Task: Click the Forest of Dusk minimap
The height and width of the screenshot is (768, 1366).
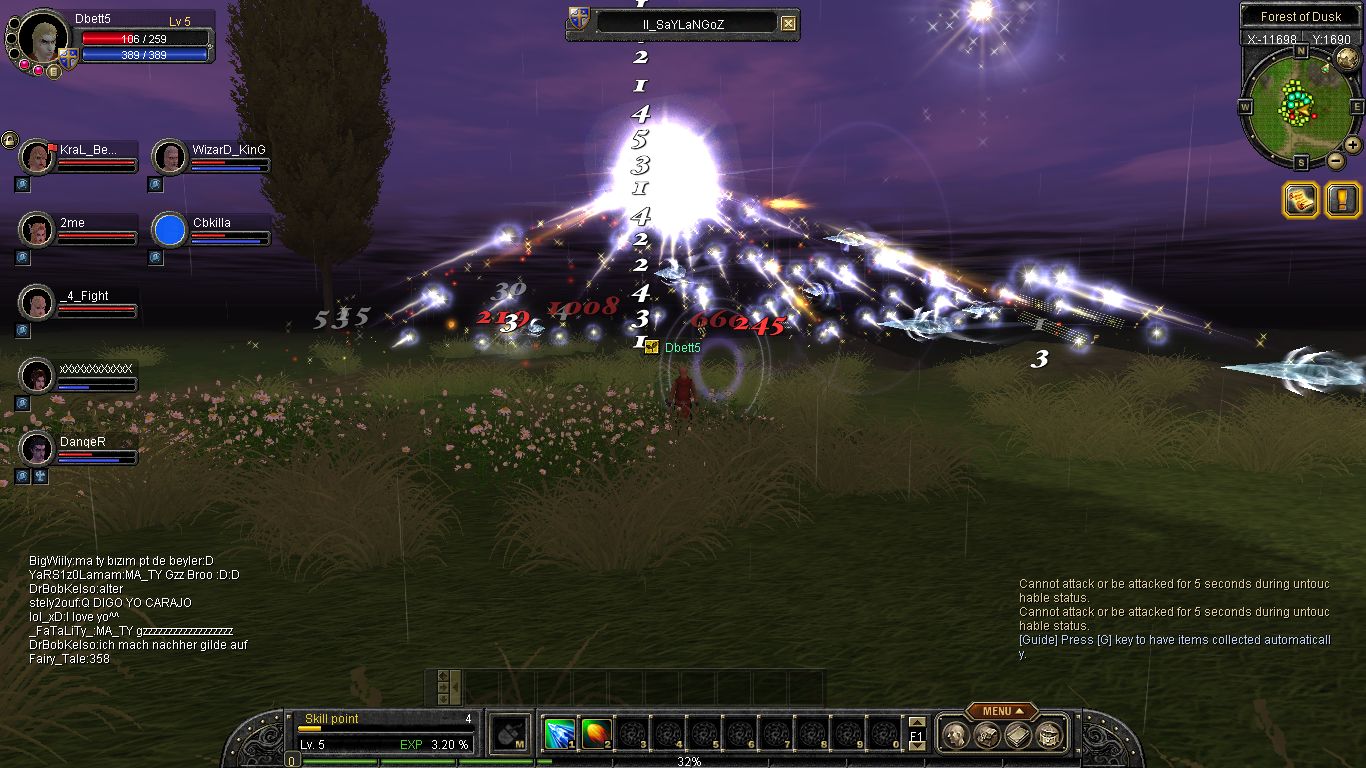Action: point(1300,105)
